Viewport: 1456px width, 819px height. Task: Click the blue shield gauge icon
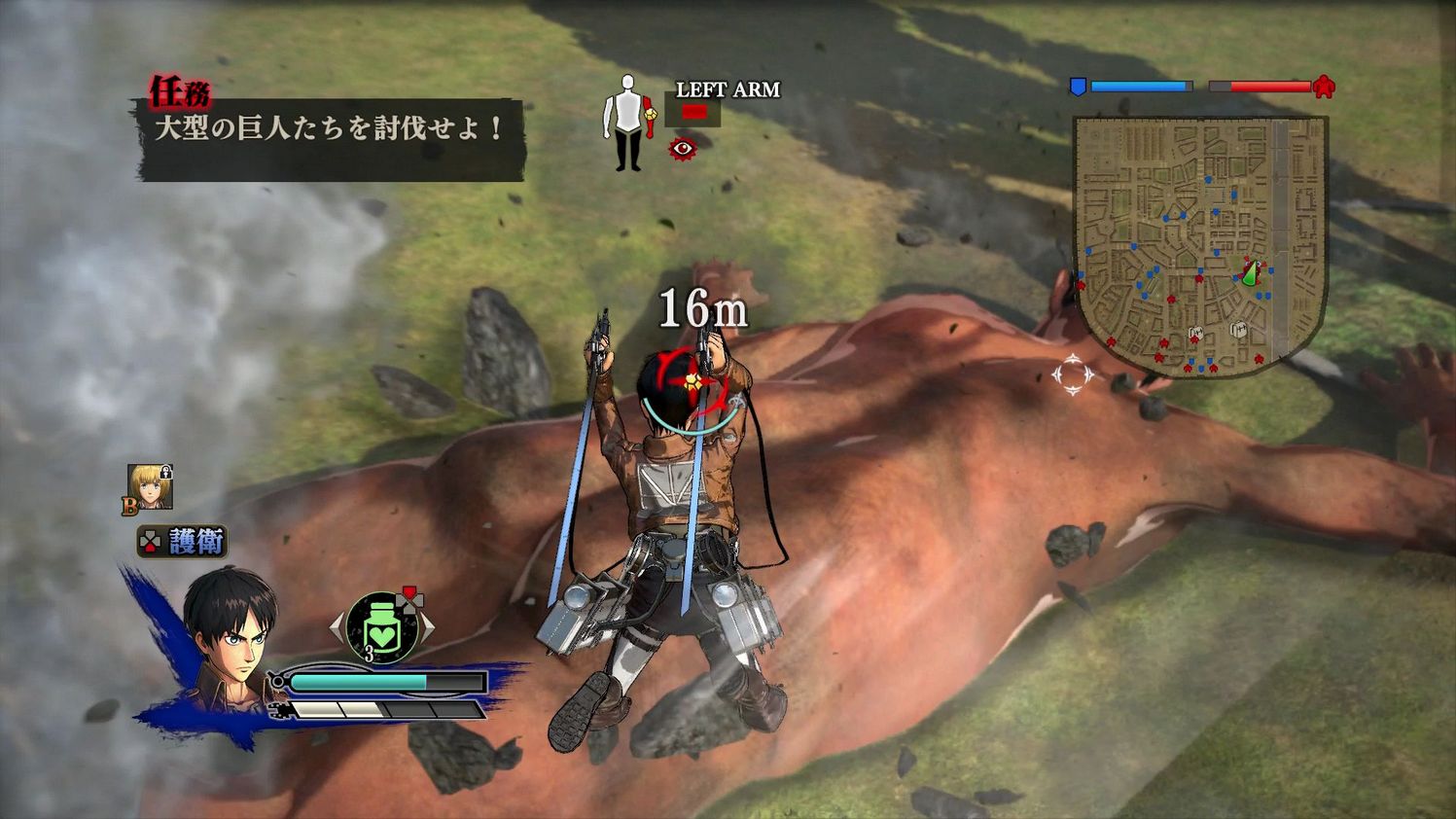click(1078, 88)
